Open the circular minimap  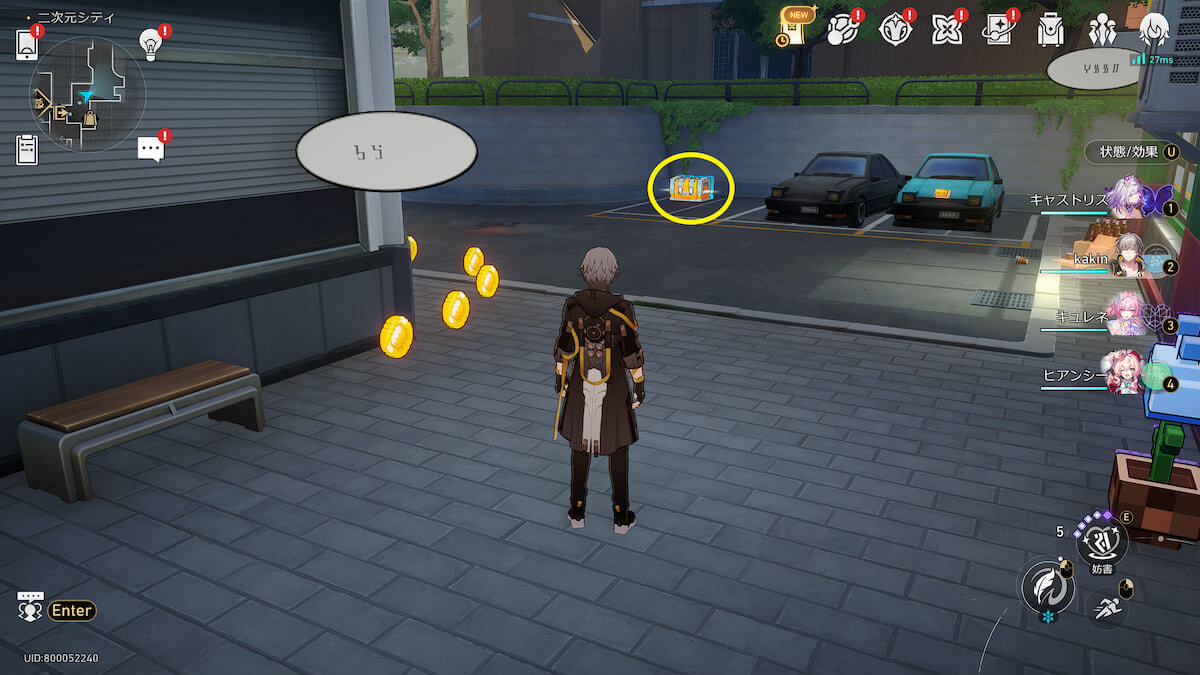click(x=88, y=95)
